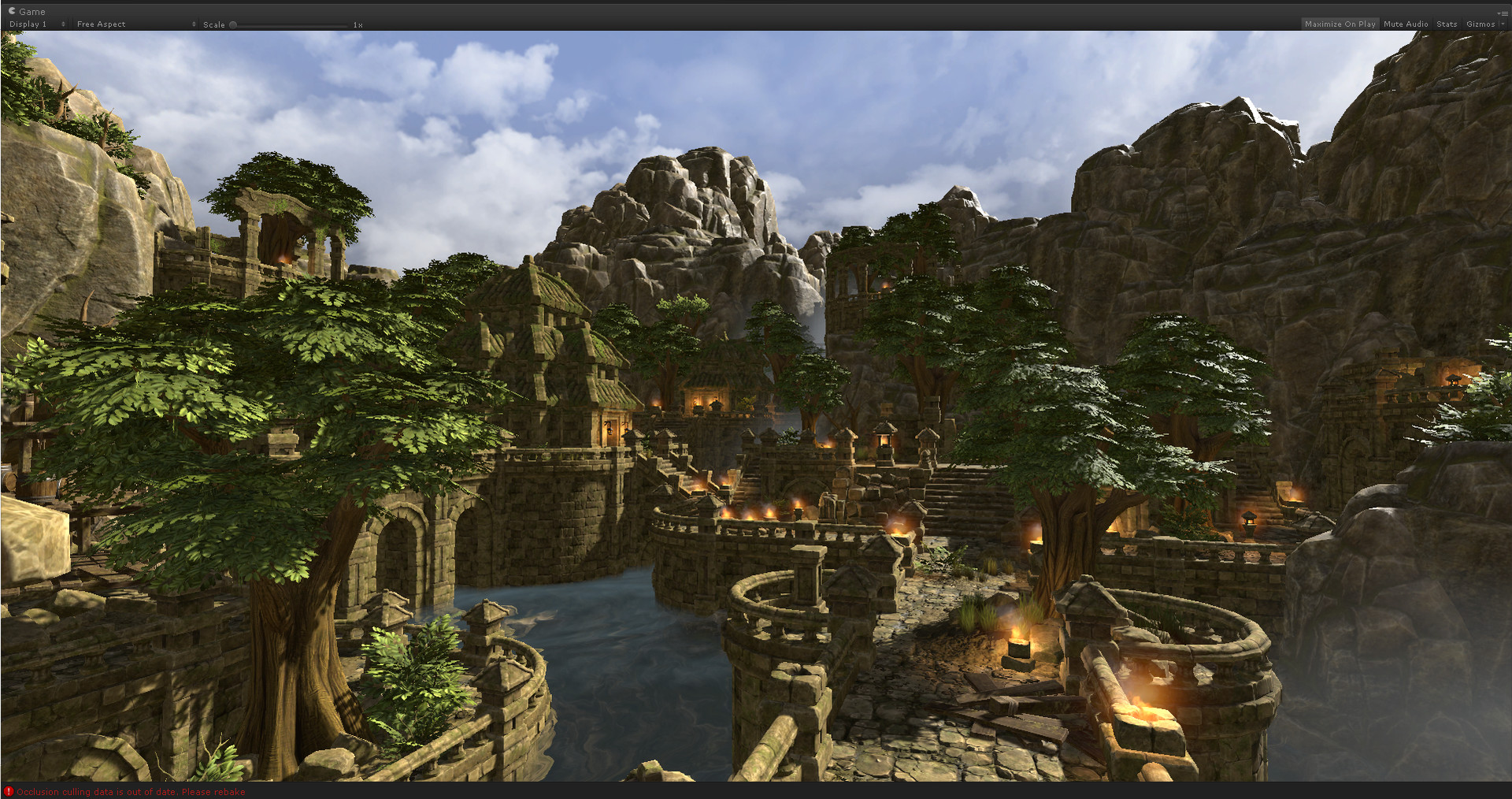Enable Mute Audio in the Game view toolbar
The width and height of the screenshot is (1512, 799).
1406,24
